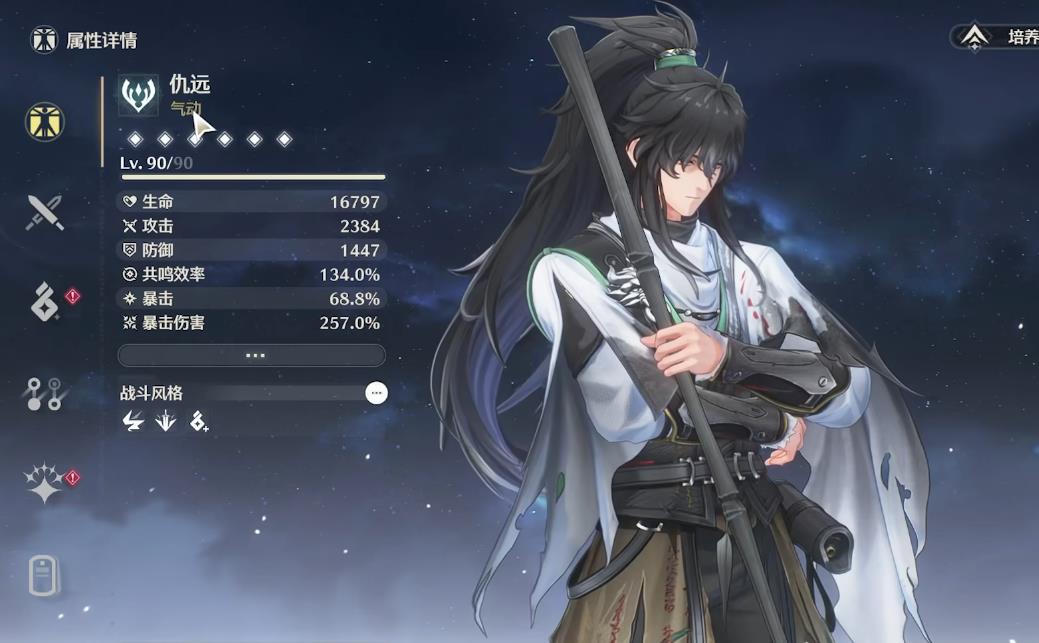Select the bottom capsule-shaped sidebar tab
The image size is (1039, 643).
click(x=45, y=575)
